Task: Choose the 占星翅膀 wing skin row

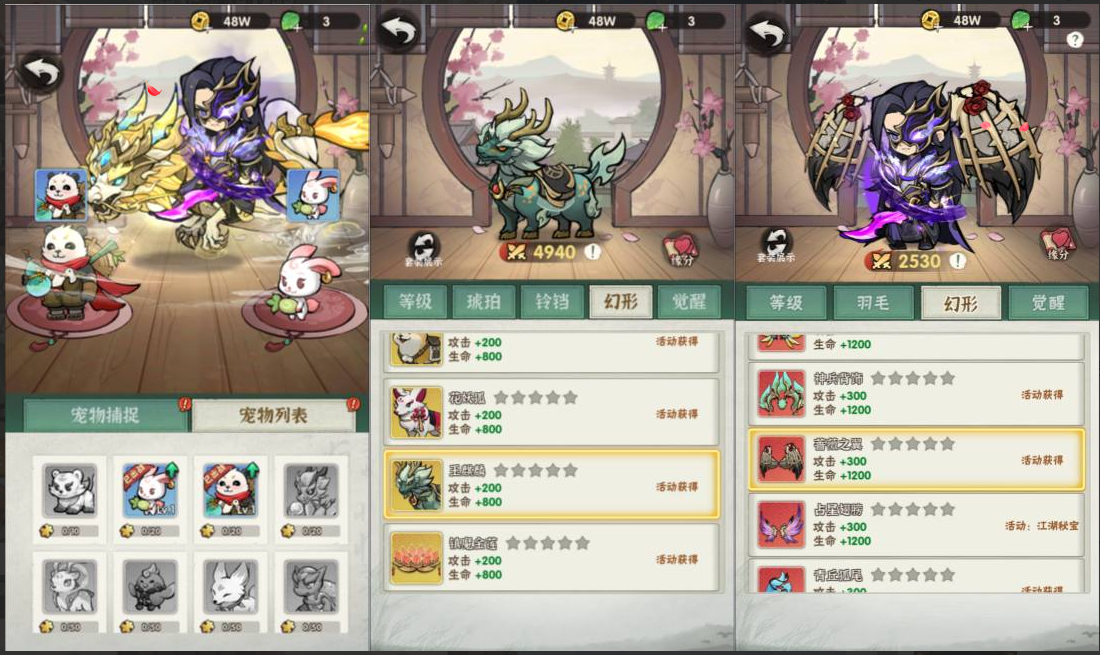Action: pyautogui.click(x=915, y=525)
